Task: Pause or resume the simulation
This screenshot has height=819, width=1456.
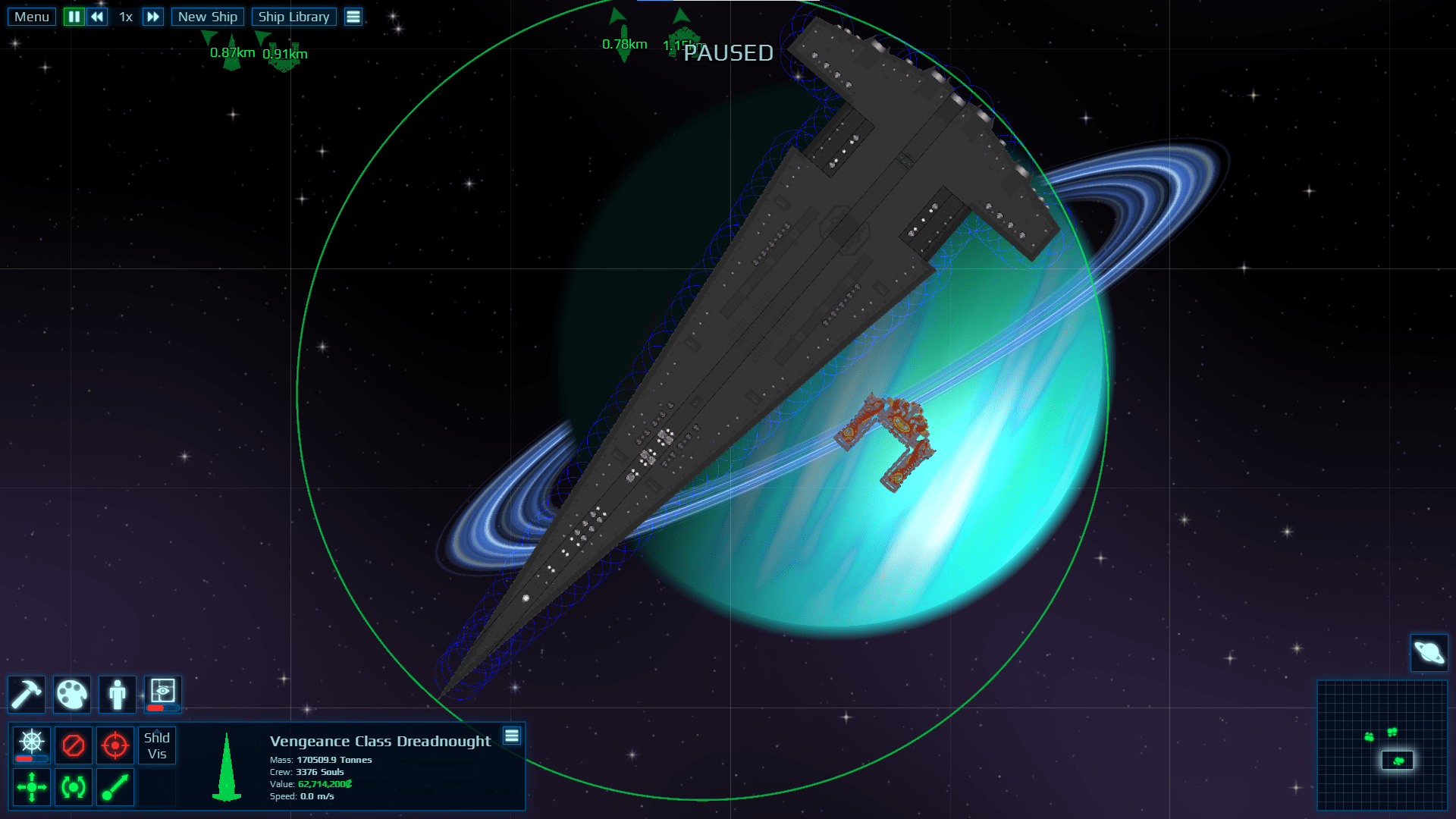Action: [x=74, y=16]
